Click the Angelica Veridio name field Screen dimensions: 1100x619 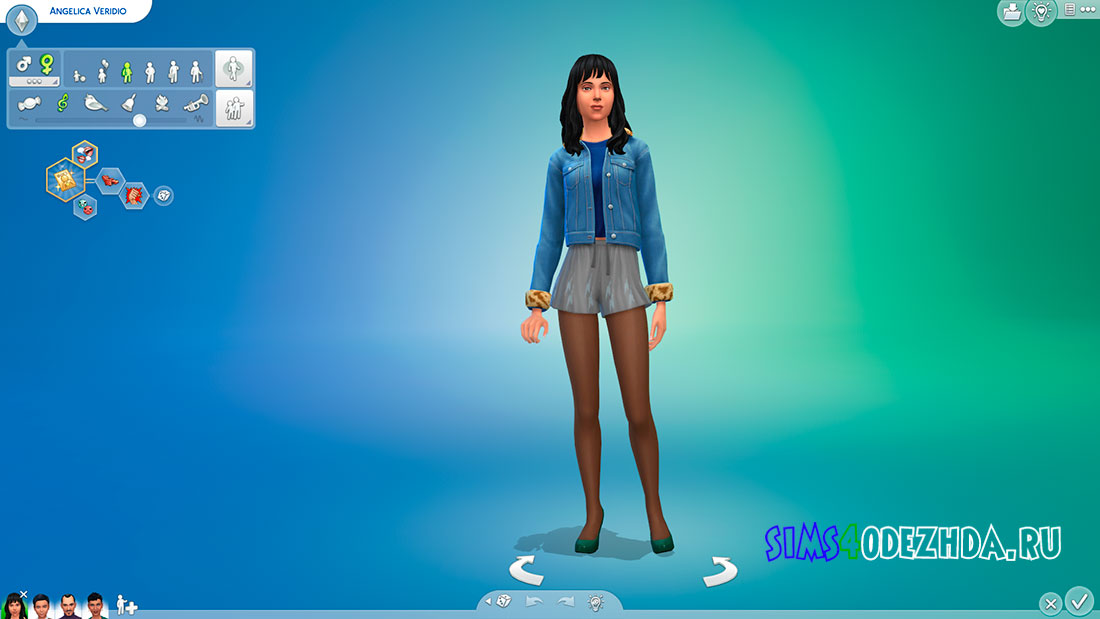87,11
